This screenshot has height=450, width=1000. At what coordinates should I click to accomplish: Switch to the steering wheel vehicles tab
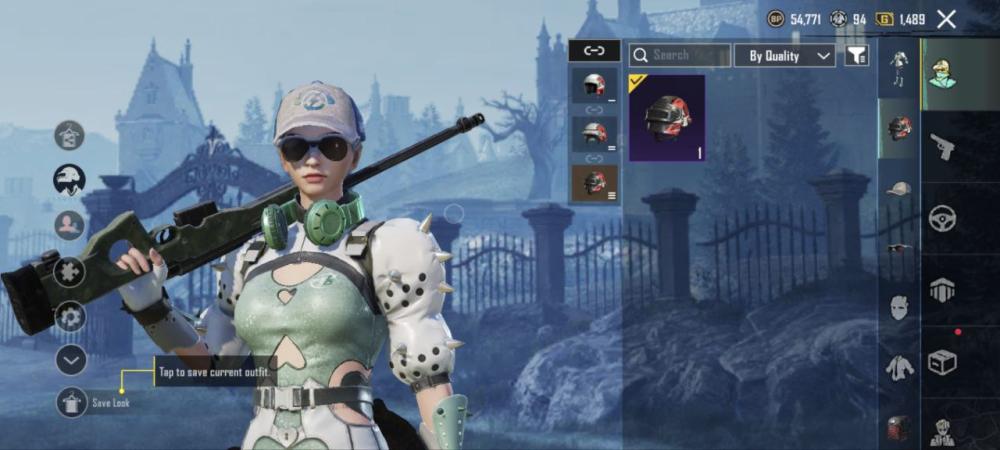(x=941, y=218)
